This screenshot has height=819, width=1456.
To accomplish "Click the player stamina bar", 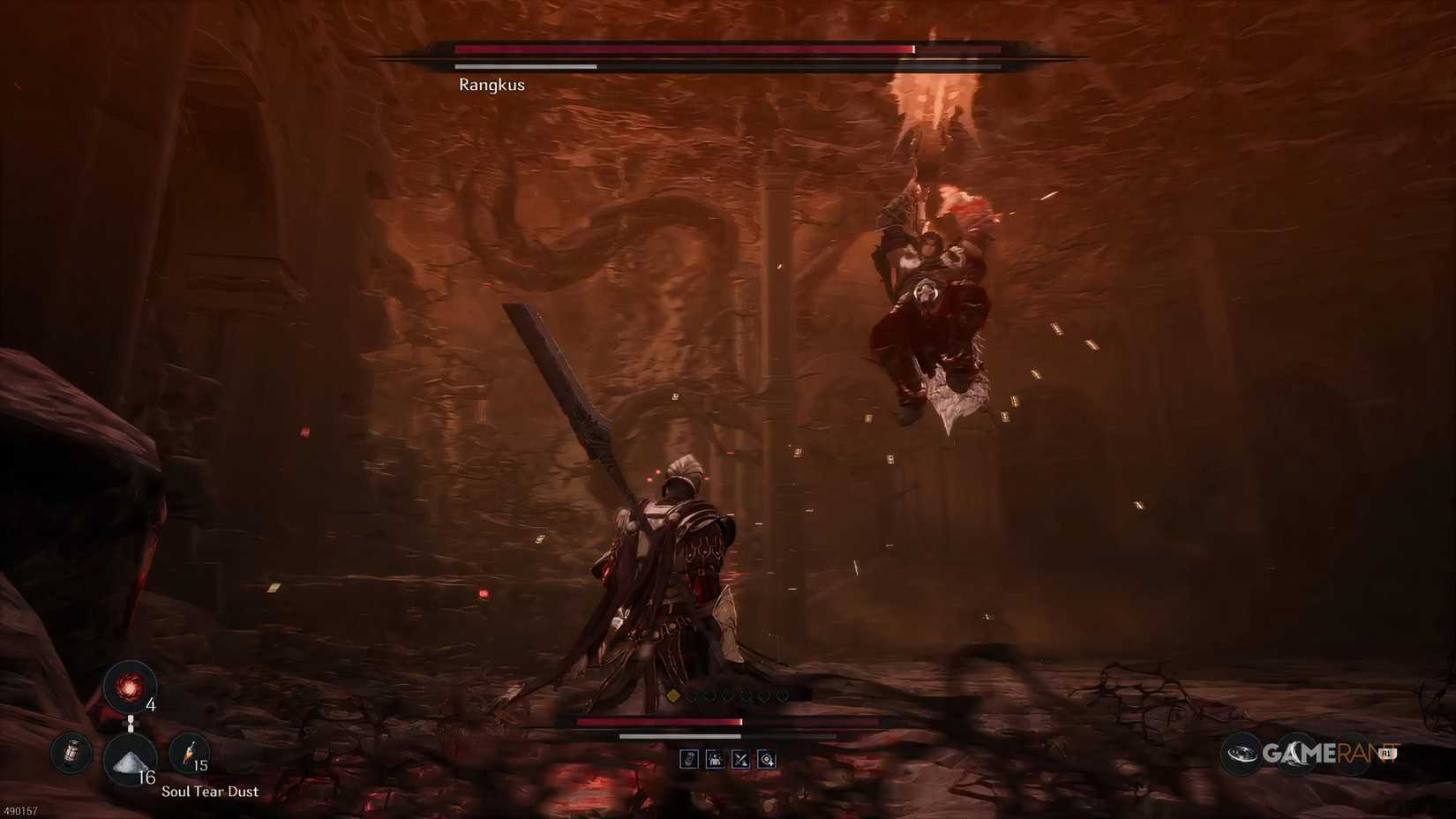I will coord(678,736).
